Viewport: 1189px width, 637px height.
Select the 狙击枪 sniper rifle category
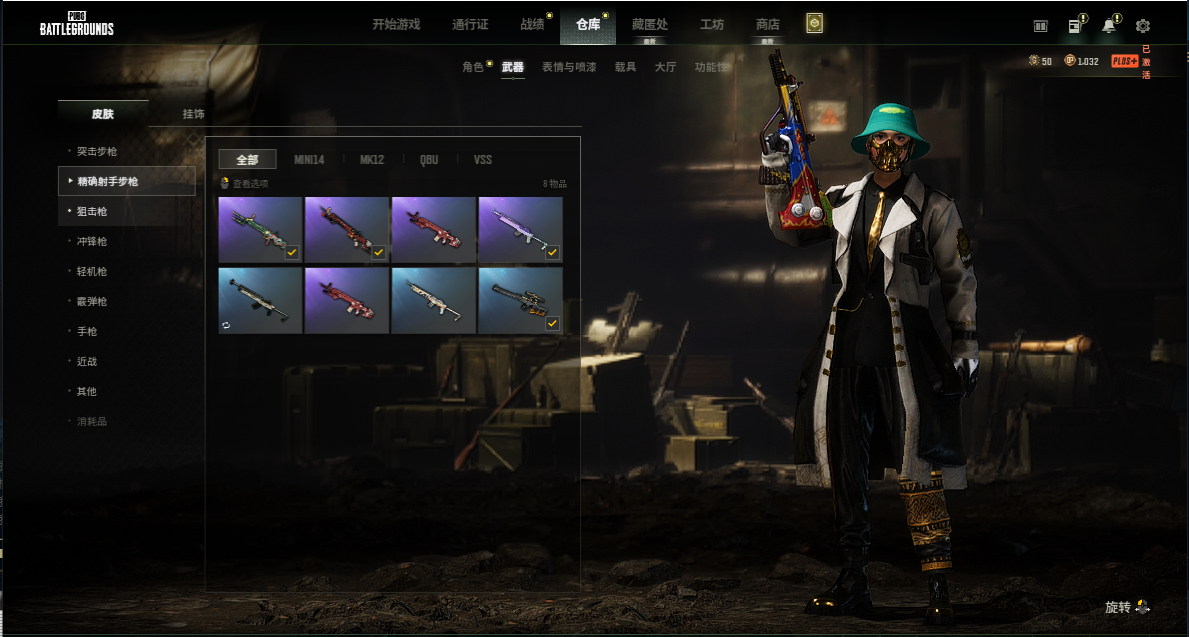tap(92, 211)
